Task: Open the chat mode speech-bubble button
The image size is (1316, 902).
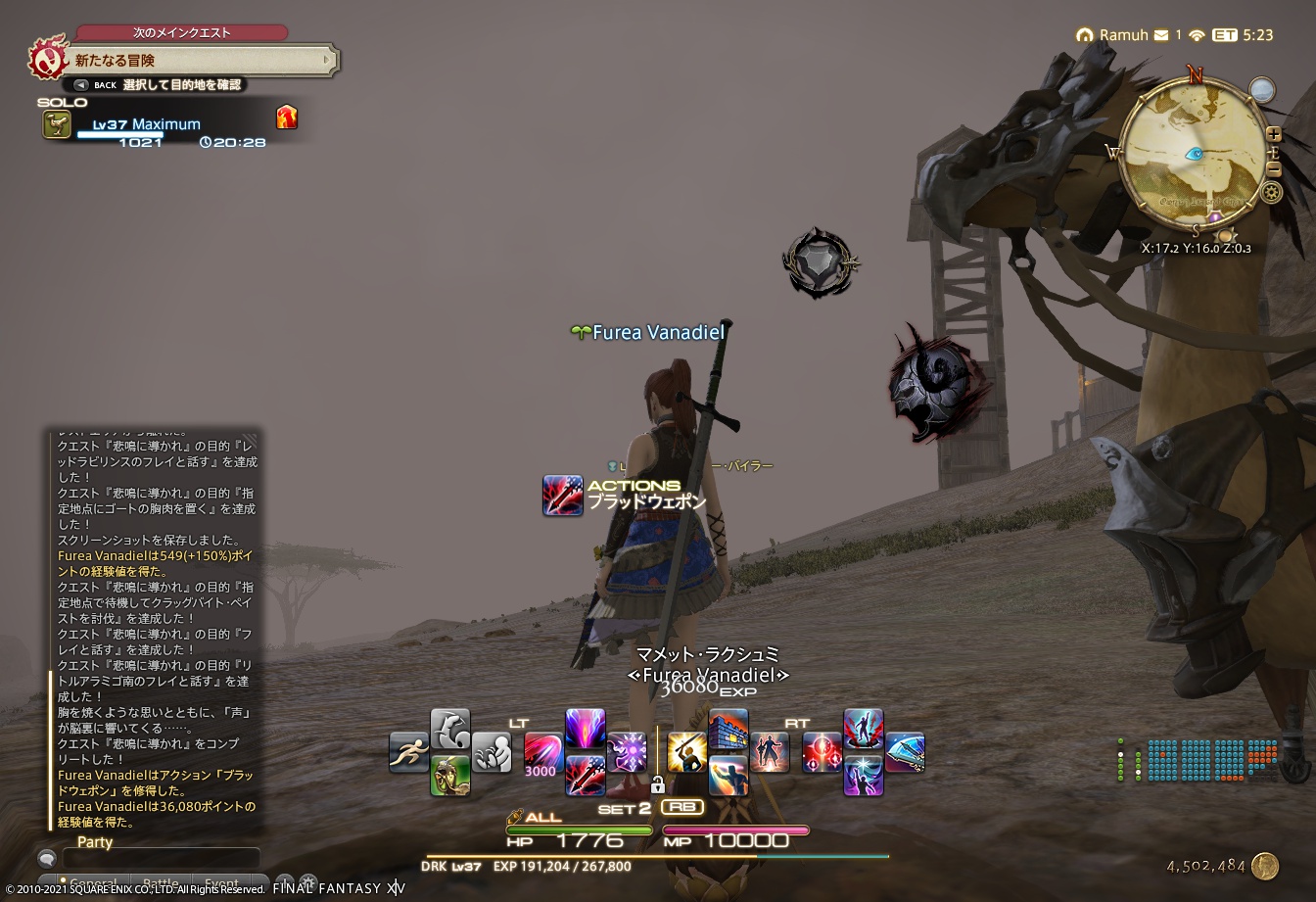Action: tap(46, 859)
